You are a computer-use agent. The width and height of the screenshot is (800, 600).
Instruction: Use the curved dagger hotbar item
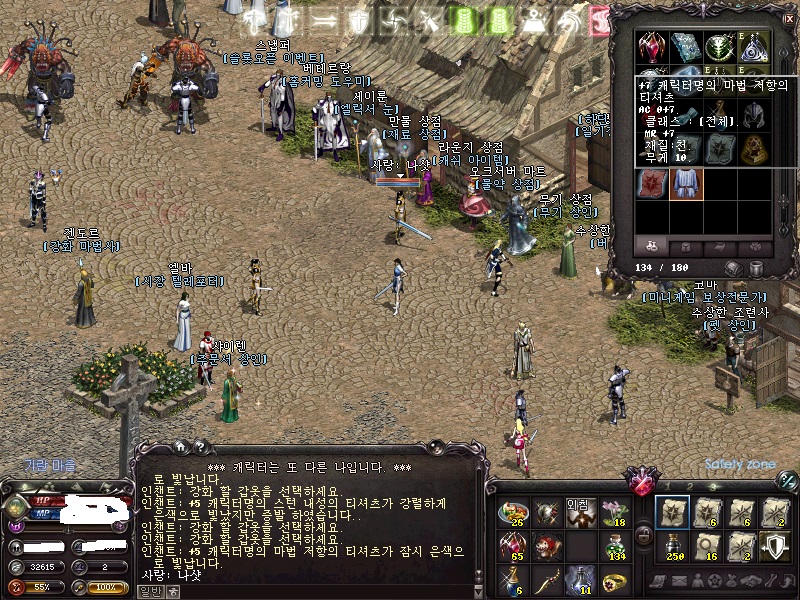click(546, 580)
